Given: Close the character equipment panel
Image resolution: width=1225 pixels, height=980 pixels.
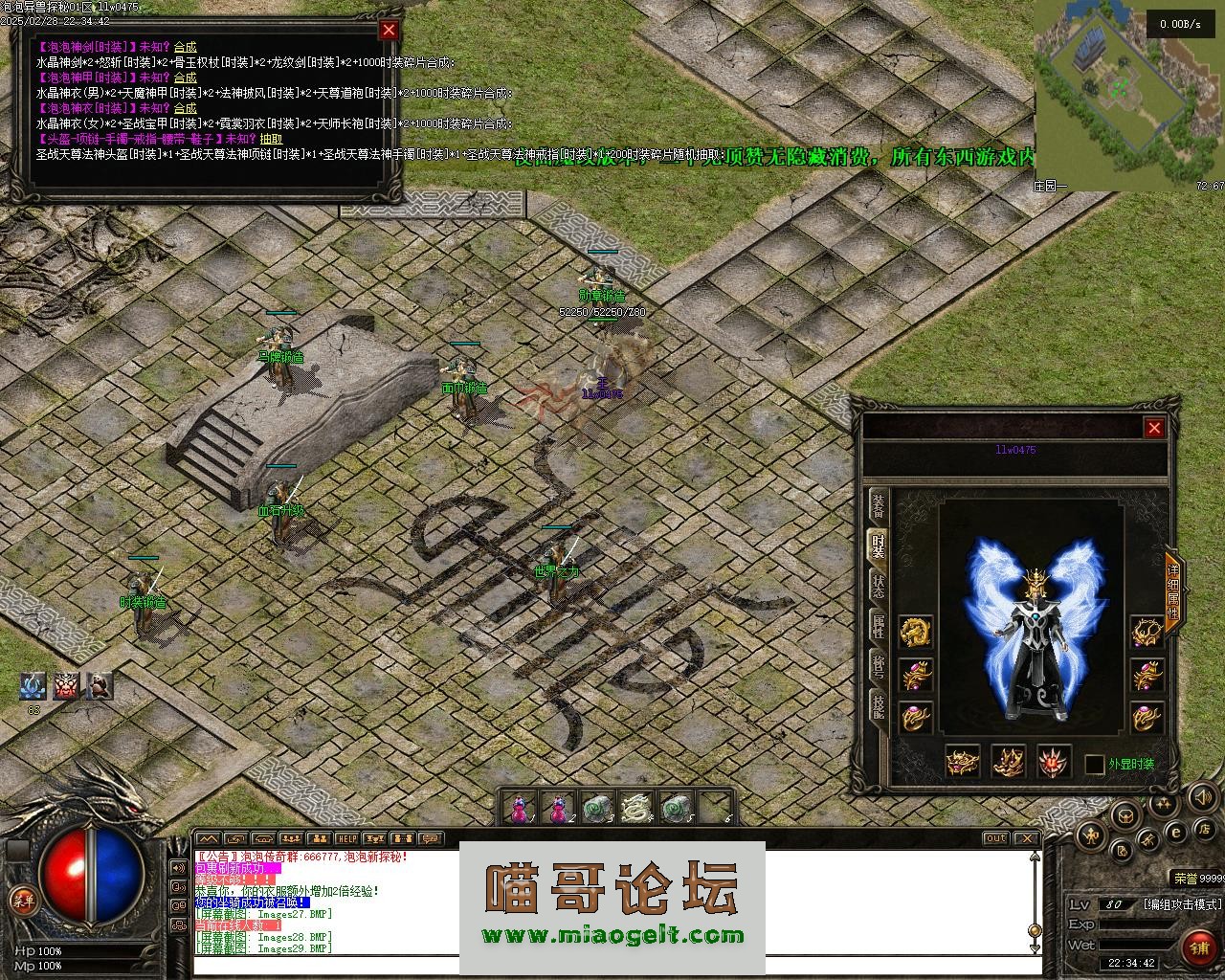Looking at the screenshot, I should click(x=1154, y=428).
